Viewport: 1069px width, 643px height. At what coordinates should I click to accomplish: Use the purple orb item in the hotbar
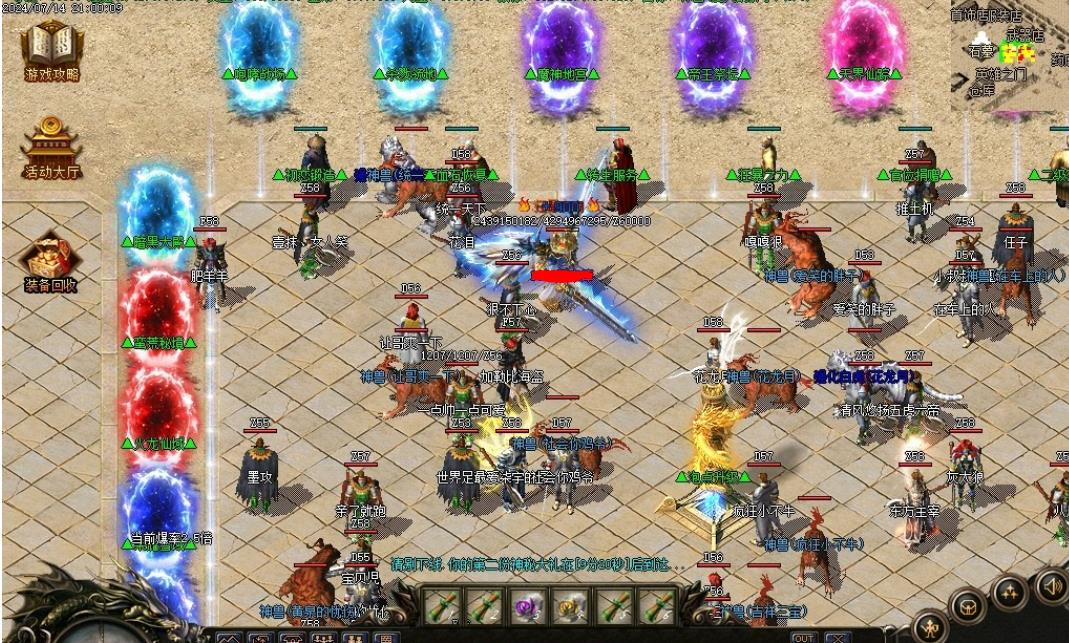click(526, 605)
